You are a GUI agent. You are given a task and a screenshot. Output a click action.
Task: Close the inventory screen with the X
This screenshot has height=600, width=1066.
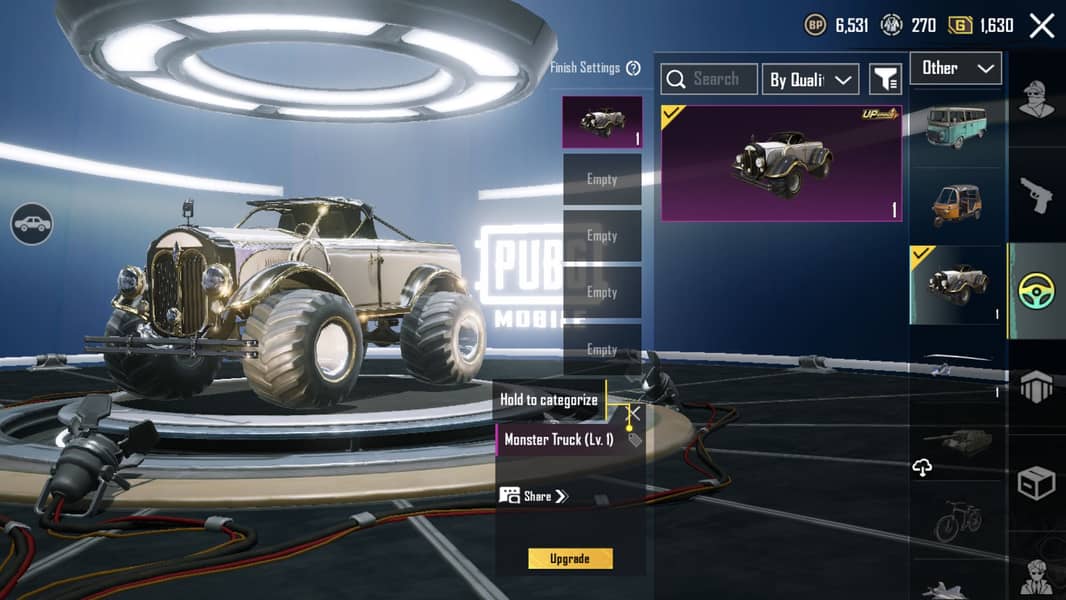pyautogui.click(x=1042, y=26)
